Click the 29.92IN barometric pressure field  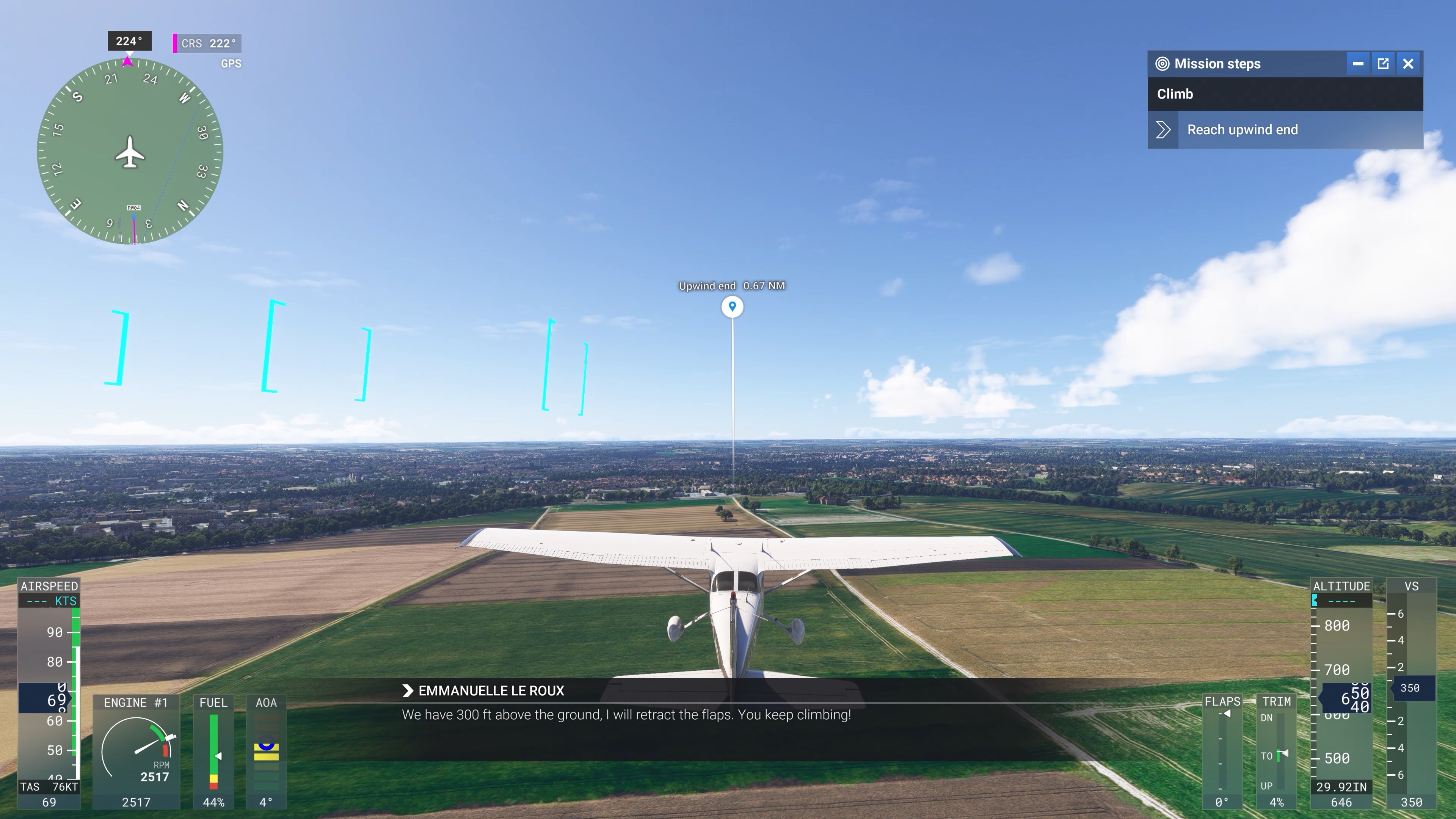1341,786
